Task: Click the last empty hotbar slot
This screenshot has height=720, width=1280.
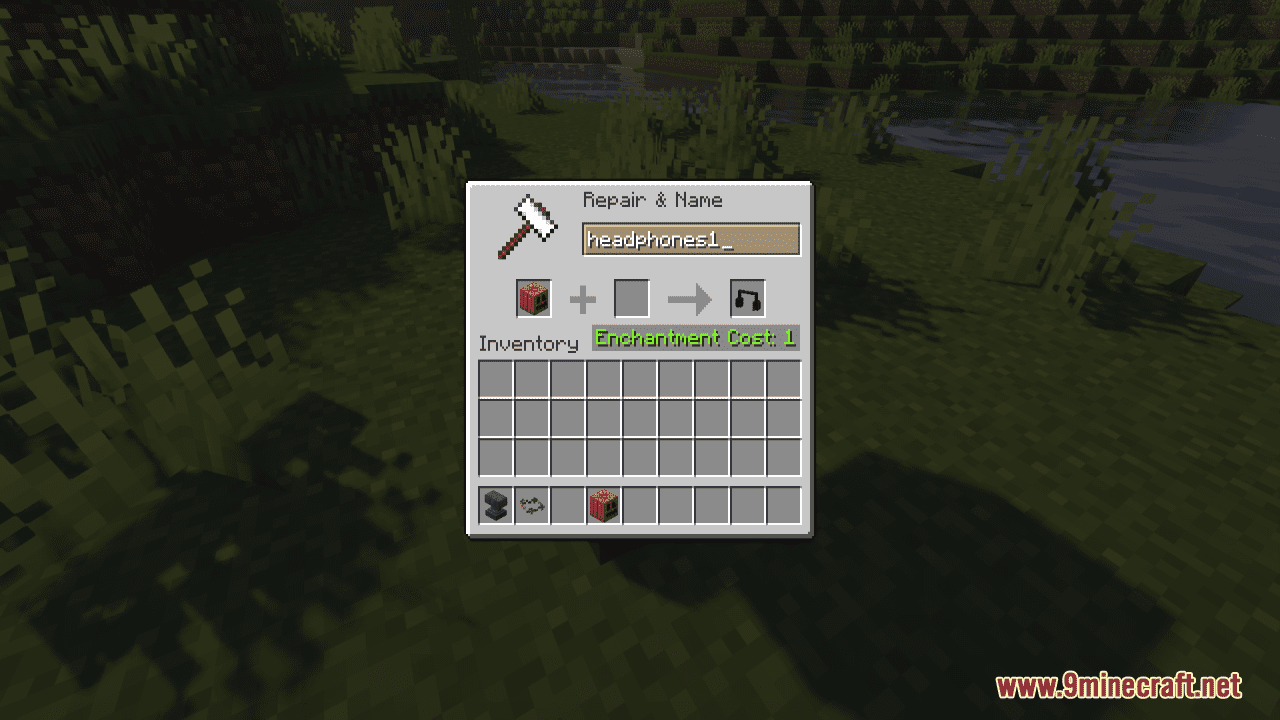Action: [785, 505]
